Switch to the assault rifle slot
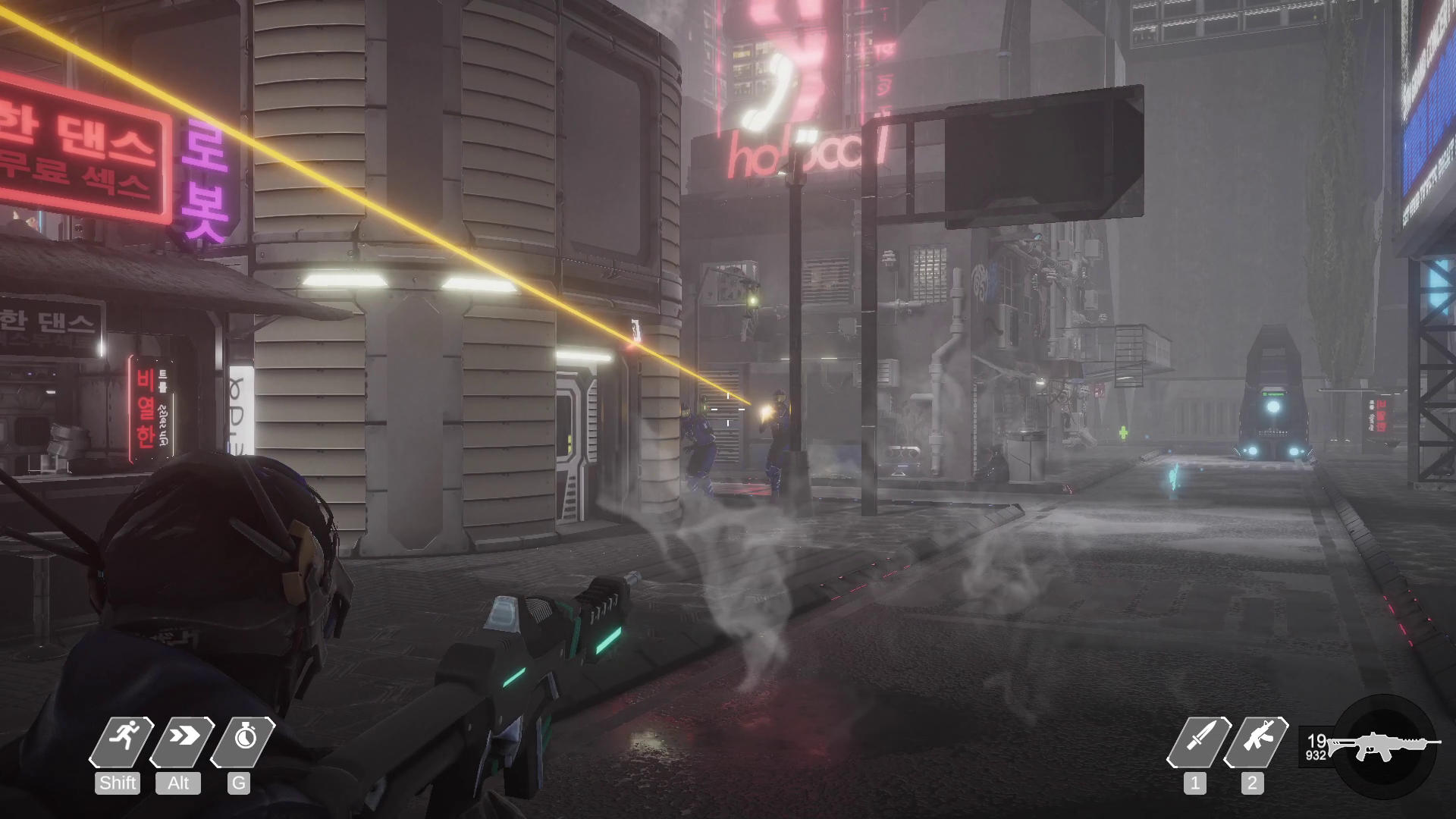The height and width of the screenshot is (819, 1456). pyautogui.click(x=1257, y=741)
